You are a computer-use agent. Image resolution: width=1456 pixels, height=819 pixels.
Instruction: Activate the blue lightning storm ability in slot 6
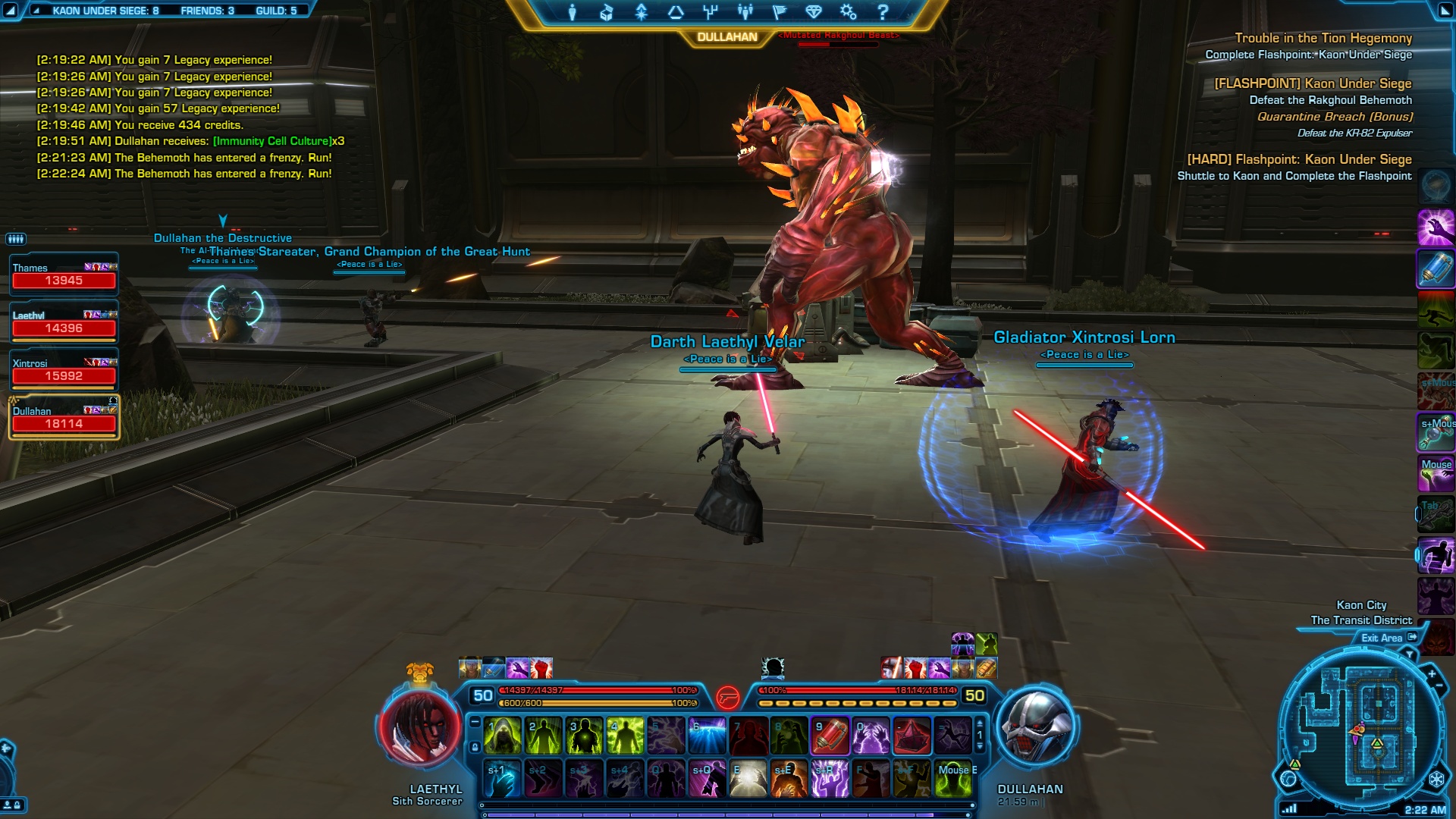coord(707,736)
